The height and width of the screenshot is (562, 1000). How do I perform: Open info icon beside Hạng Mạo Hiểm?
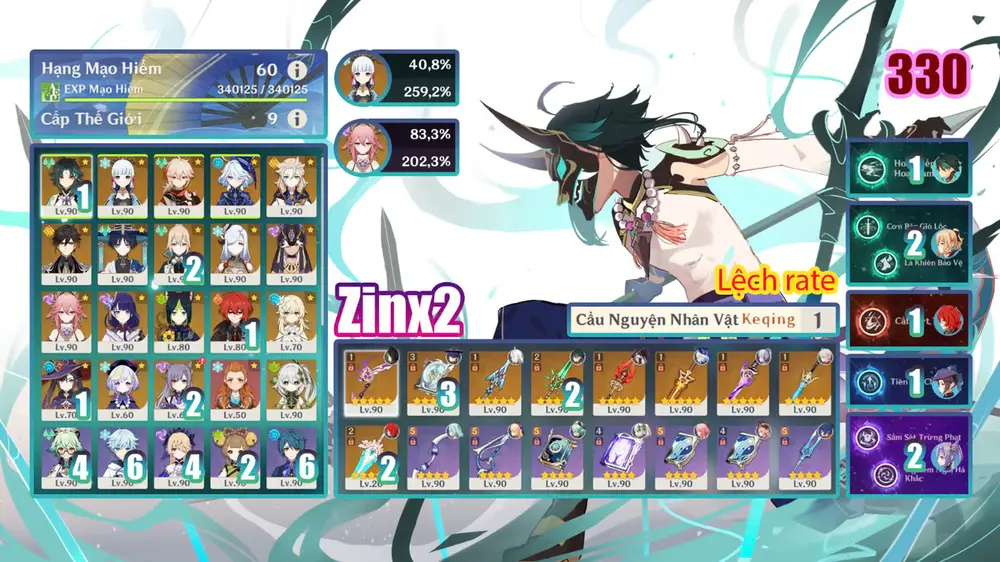click(296, 71)
